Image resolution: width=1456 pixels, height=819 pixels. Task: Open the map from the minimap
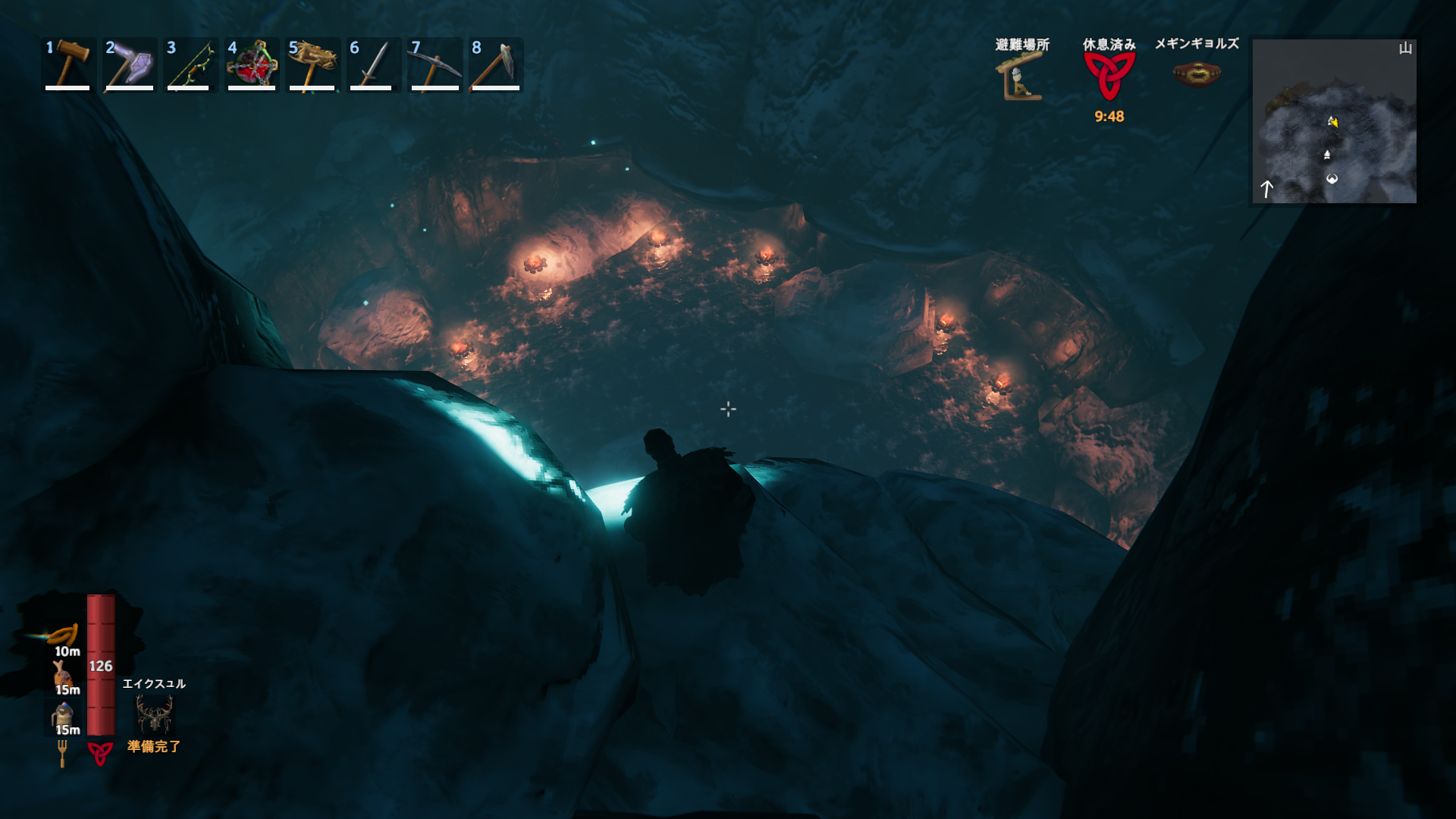pyautogui.click(x=1334, y=121)
